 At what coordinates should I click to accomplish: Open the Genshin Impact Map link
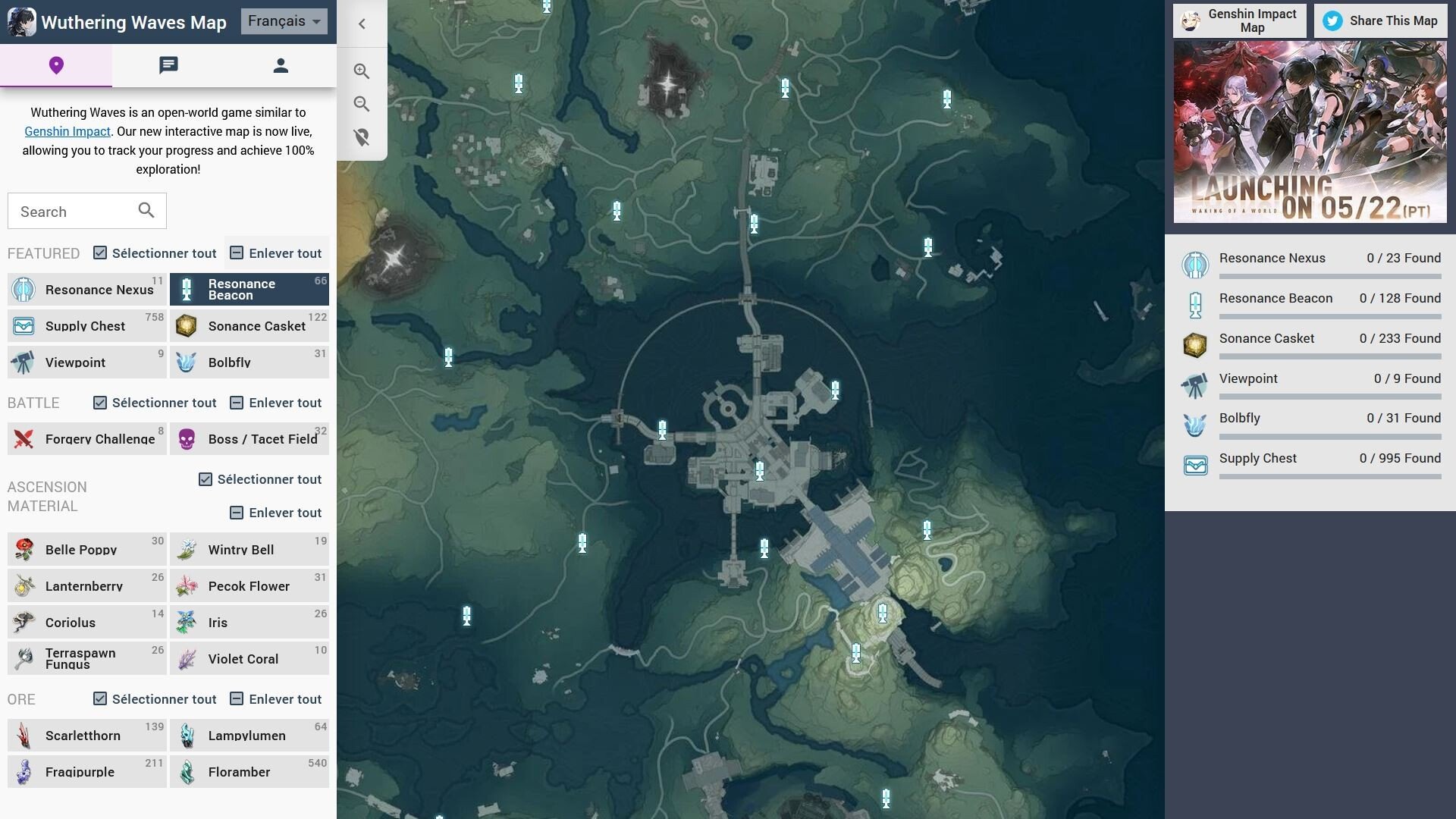(x=1239, y=20)
